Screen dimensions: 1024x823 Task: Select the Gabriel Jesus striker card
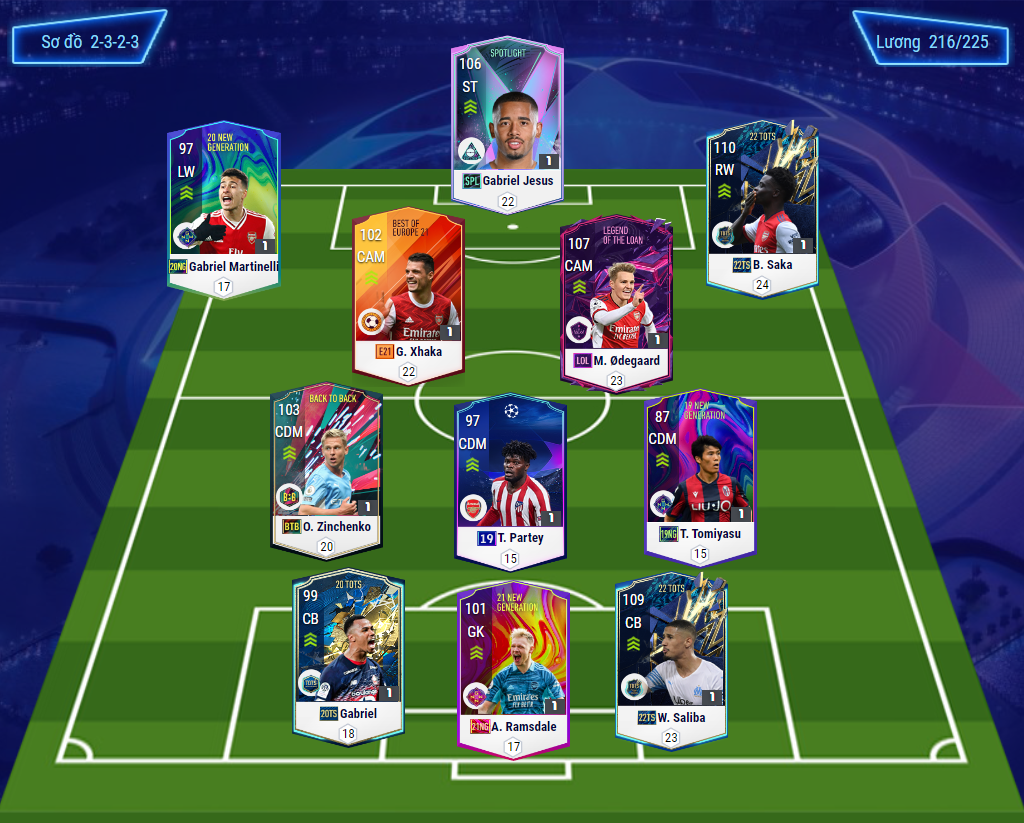(x=507, y=123)
